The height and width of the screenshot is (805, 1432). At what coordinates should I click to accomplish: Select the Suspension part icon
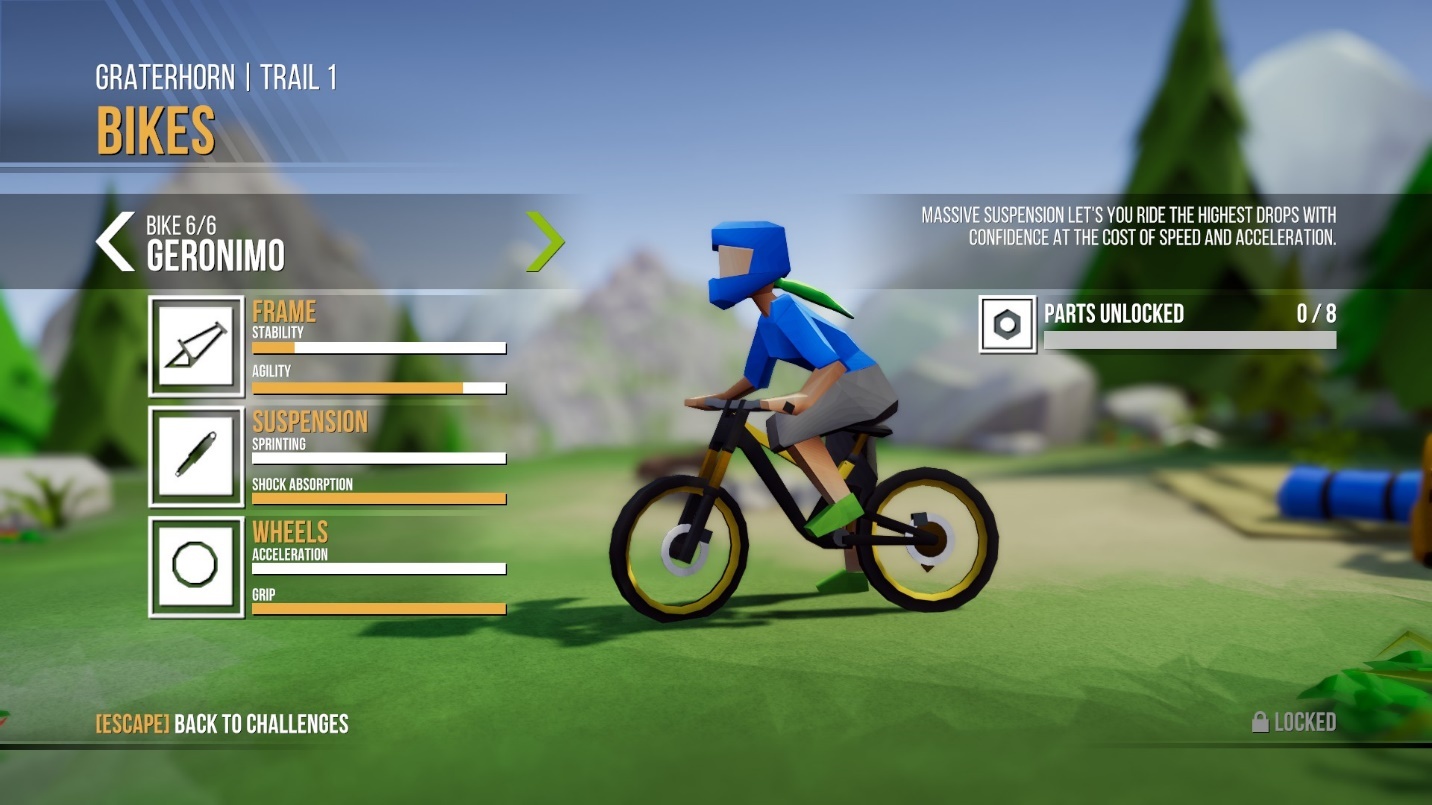click(x=196, y=456)
